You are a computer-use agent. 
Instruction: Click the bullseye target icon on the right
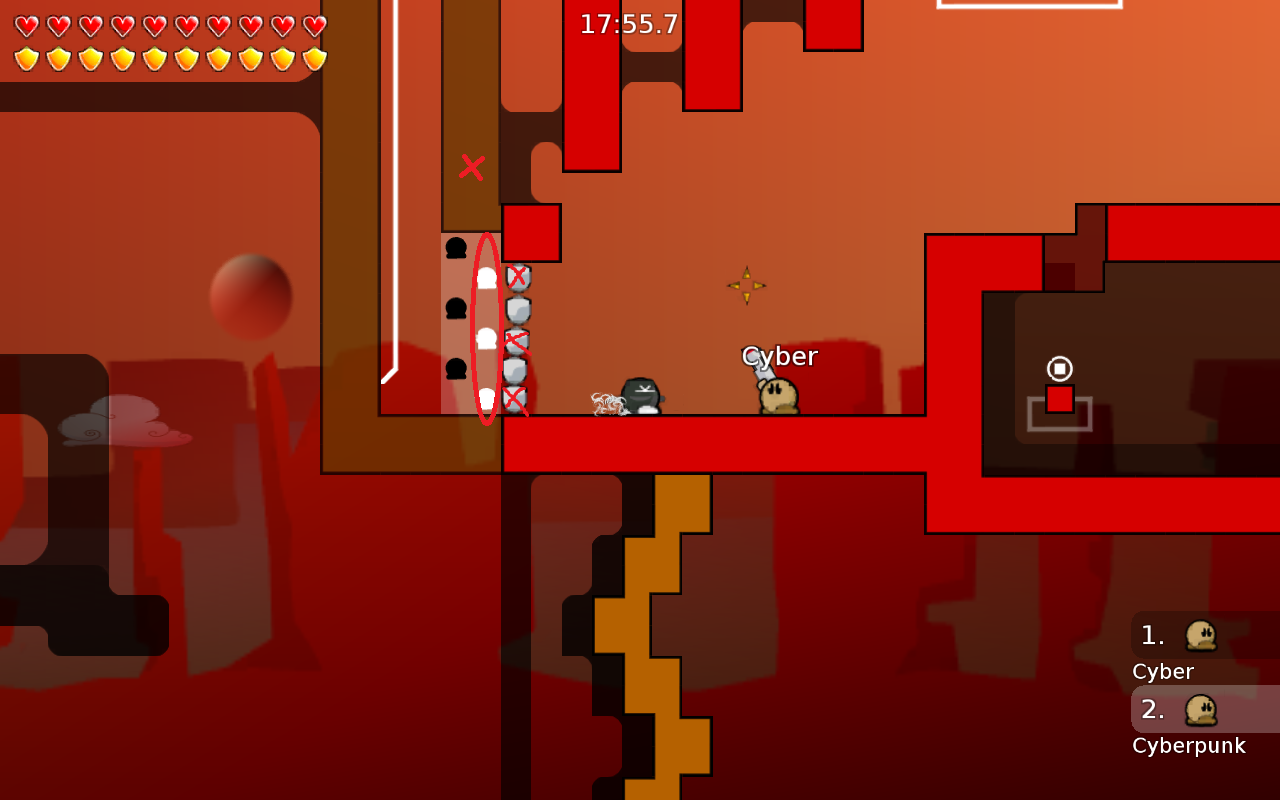point(1060,367)
